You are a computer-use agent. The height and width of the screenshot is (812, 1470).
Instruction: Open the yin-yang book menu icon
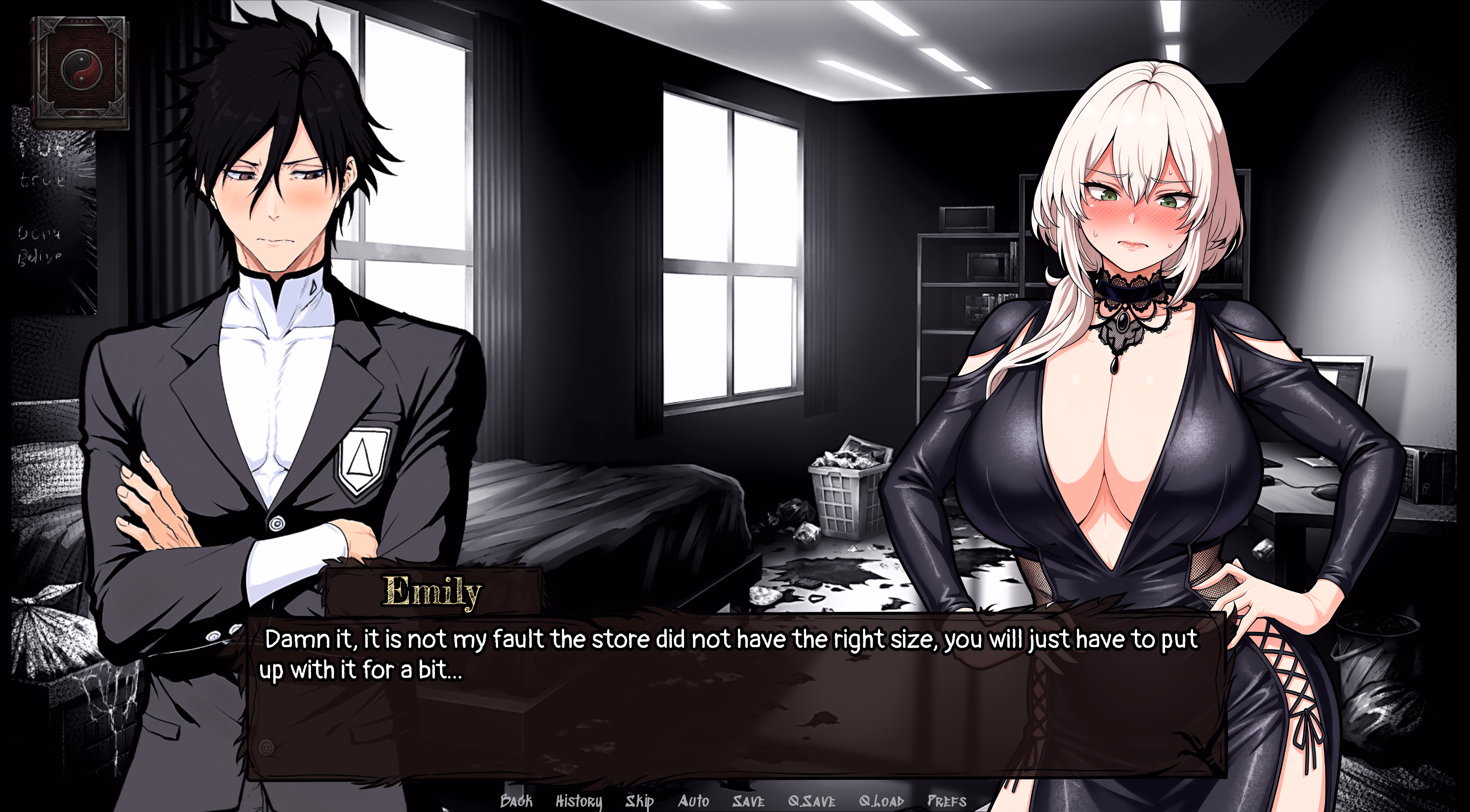(x=80, y=71)
